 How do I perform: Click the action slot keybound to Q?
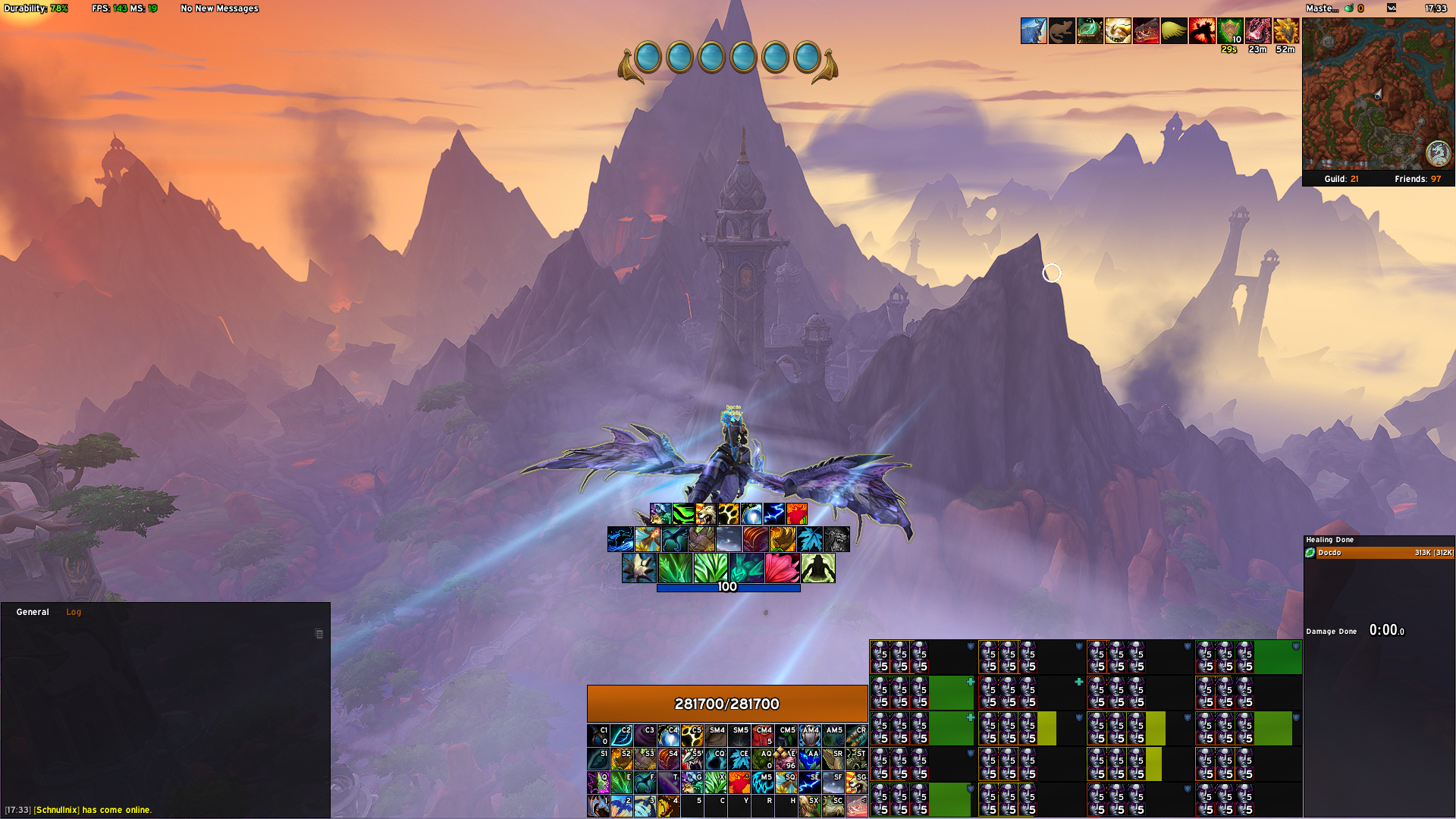click(x=598, y=782)
